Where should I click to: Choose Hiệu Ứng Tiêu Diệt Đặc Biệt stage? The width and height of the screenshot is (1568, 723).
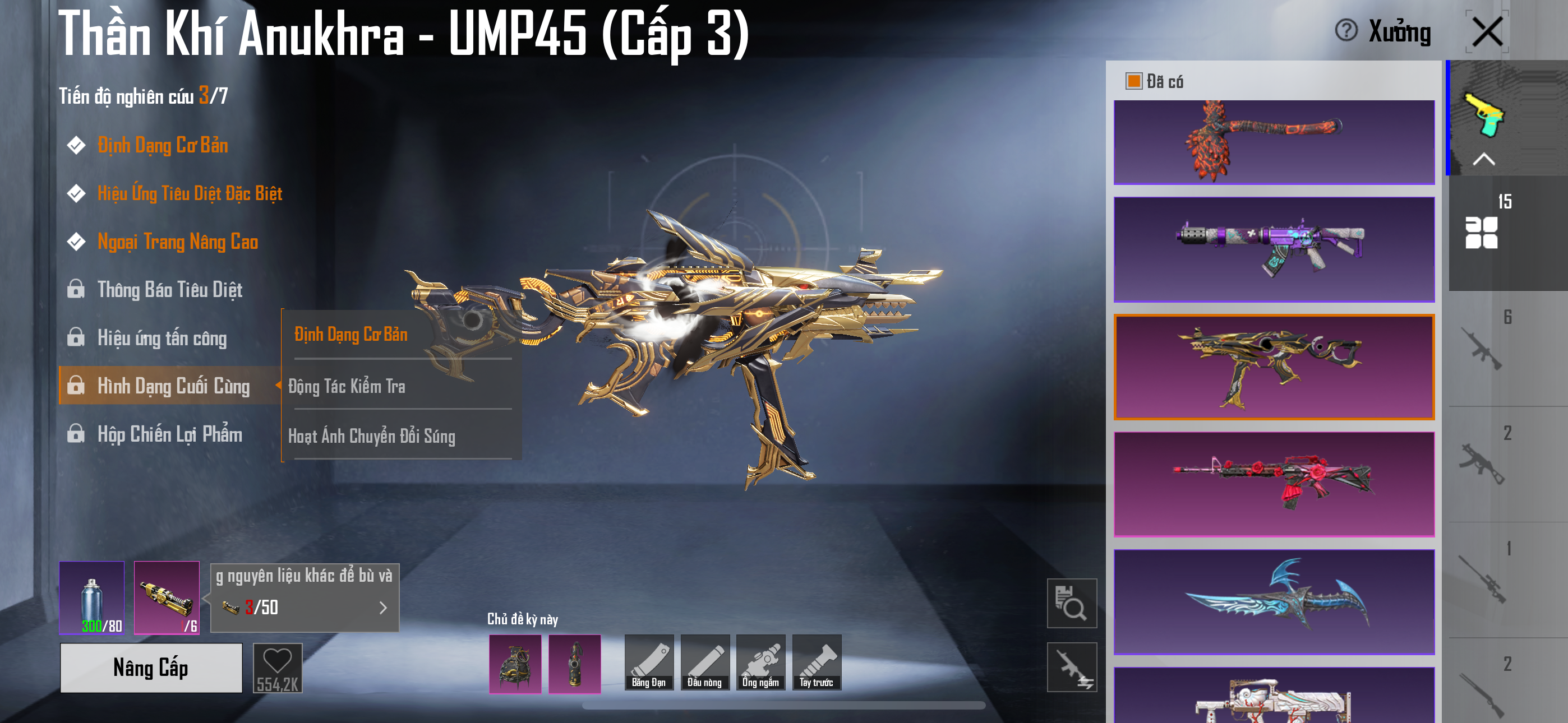point(190,193)
